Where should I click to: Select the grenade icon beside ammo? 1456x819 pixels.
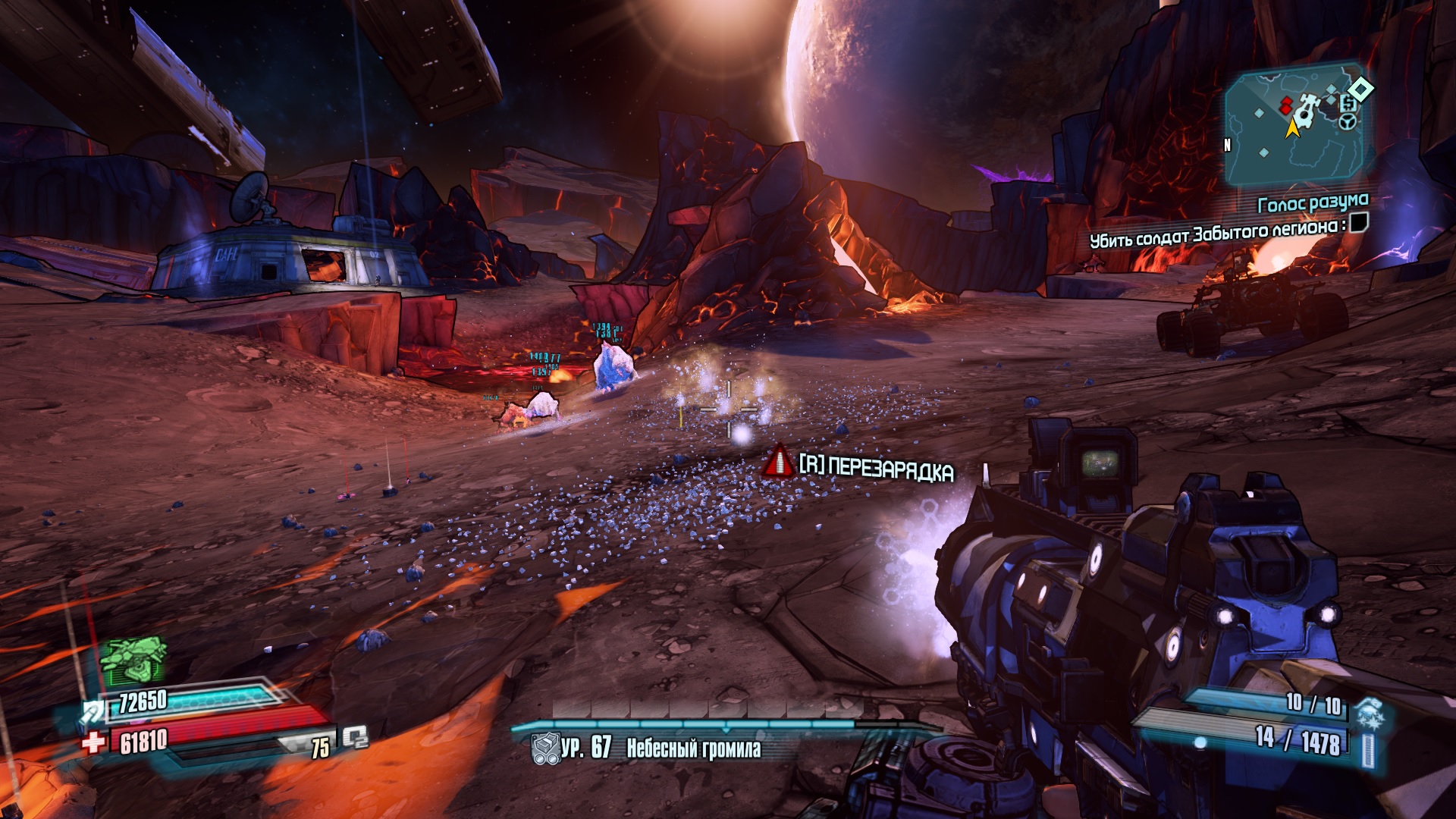coord(1370,714)
